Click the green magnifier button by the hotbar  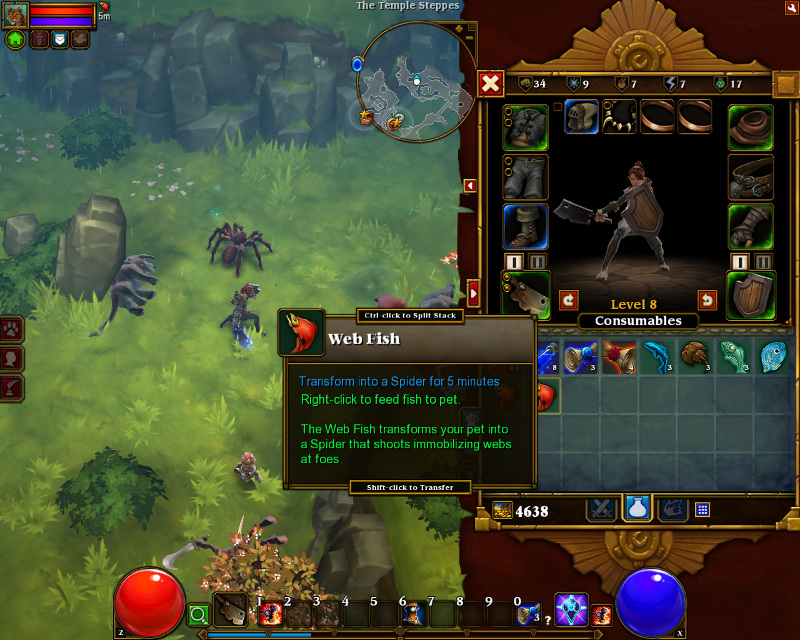coord(199,614)
